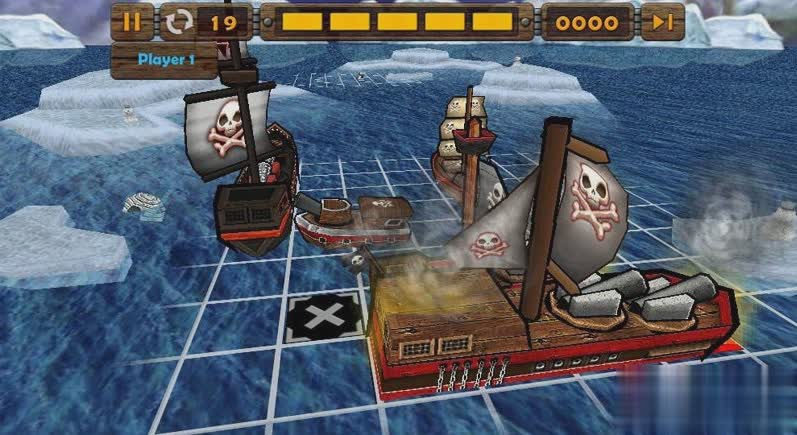This screenshot has width=797, height=435.
Task: Skip ahead with the end-turn arrow button
Action: [662, 21]
